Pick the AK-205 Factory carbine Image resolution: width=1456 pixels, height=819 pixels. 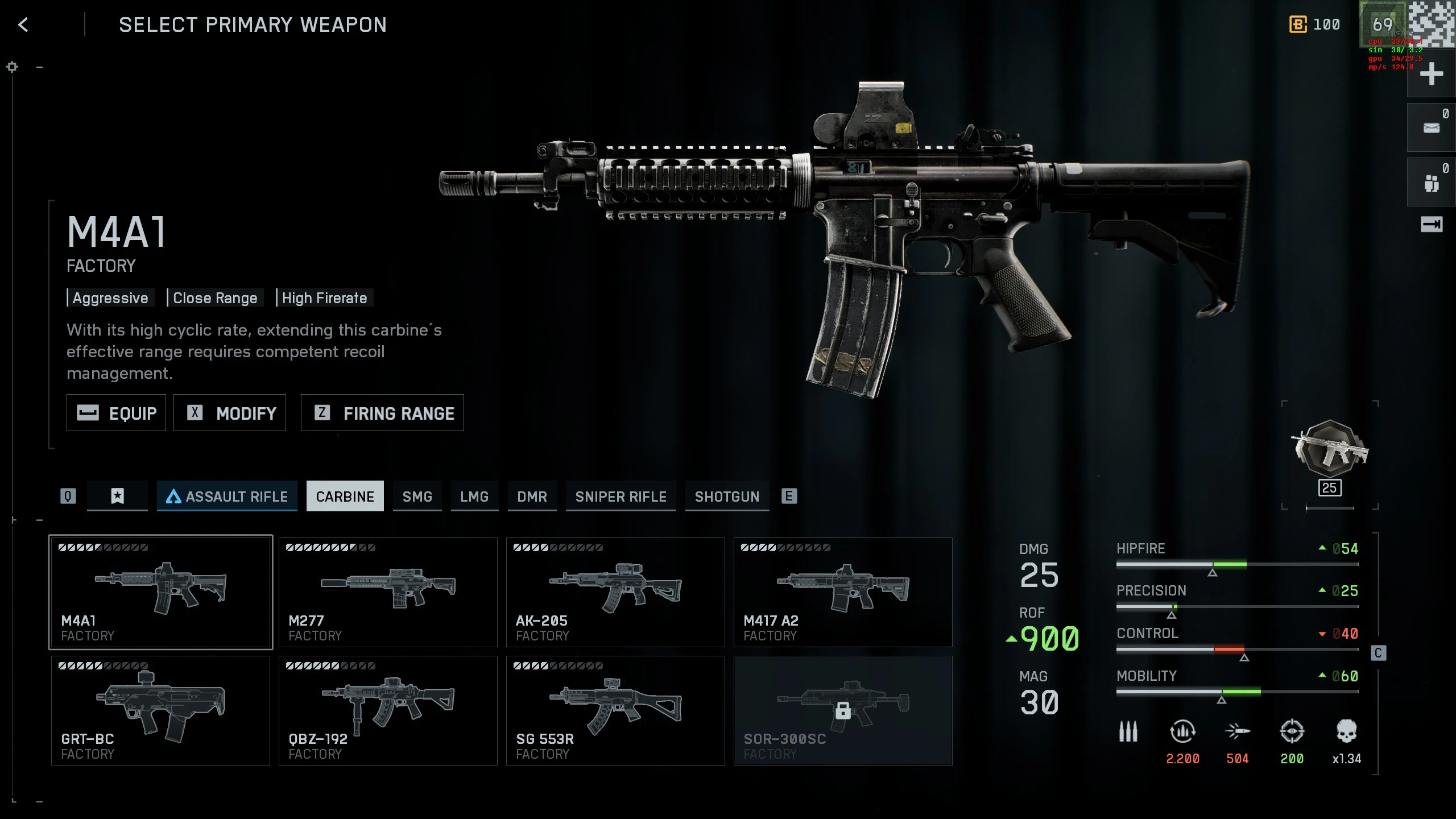coord(615,592)
